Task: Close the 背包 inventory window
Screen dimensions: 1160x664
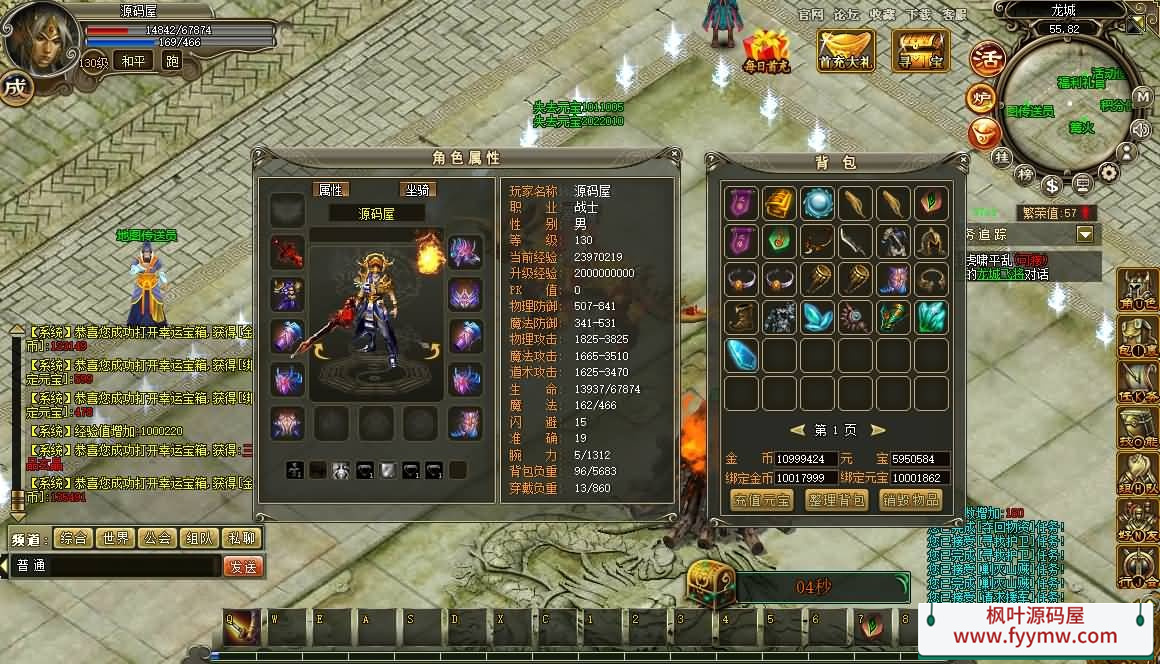Action: pyautogui.click(x=962, y=161)
